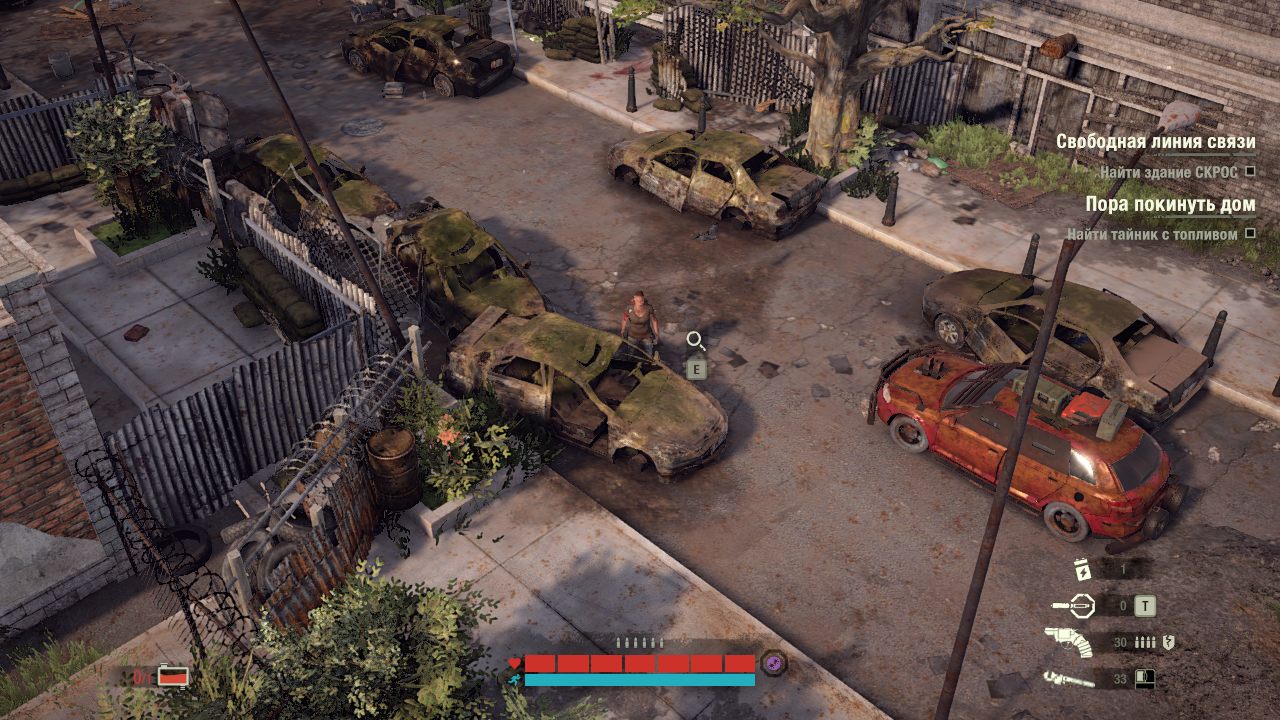Select the octagonal throwable item icon
The width and height of the screenshot is (1280, 720).
point(1082,605)
